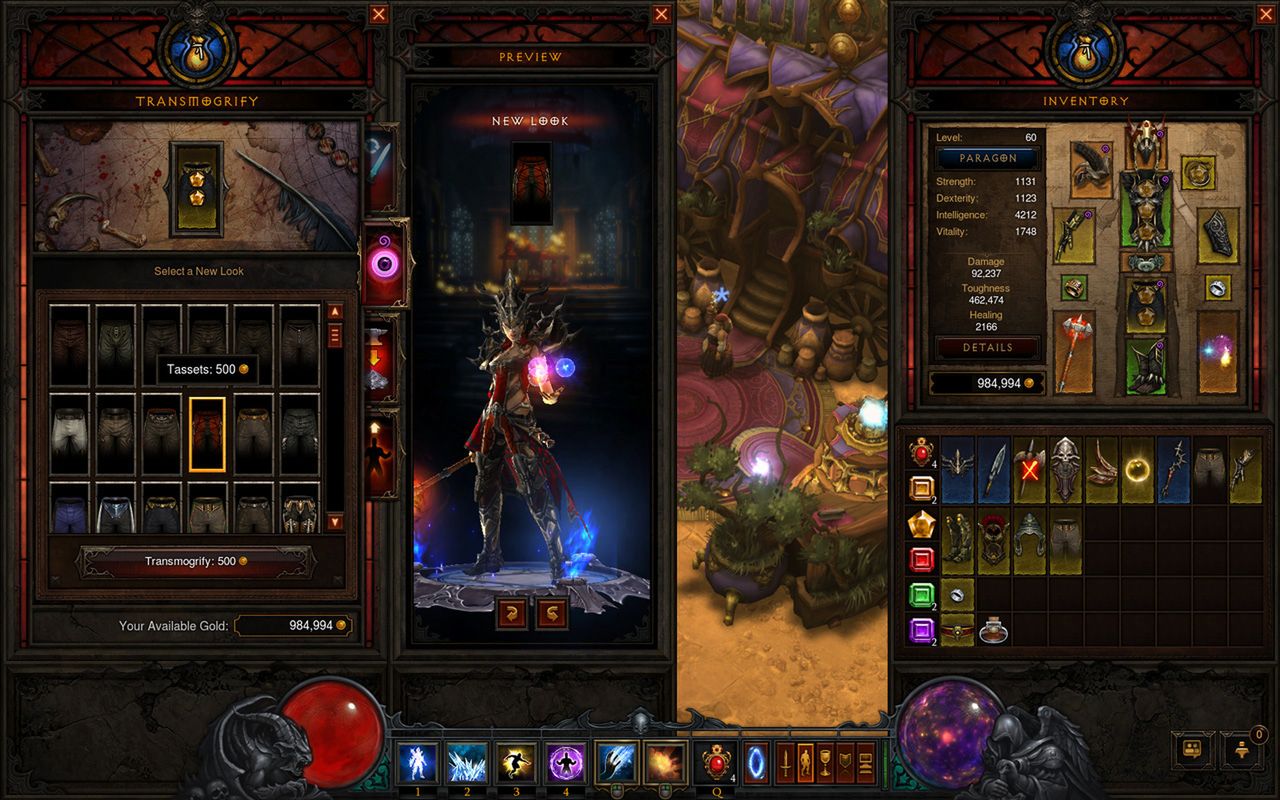Image resolution: width=1280 pixels, height=800 pixels.
Task: Select the skull mask in inventory
Action: (1065, 469)
